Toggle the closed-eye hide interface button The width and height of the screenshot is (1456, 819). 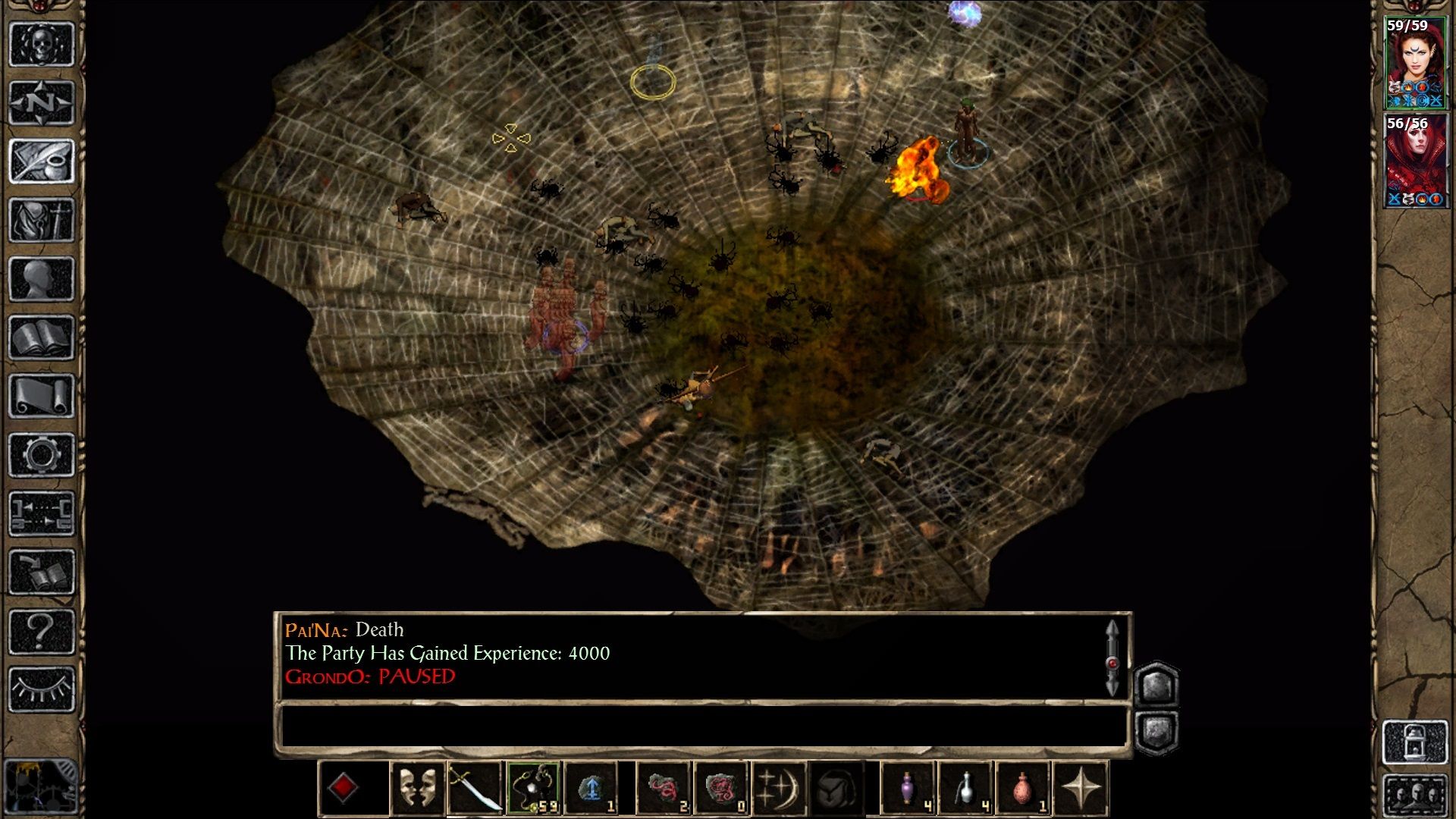pos(42,689)
